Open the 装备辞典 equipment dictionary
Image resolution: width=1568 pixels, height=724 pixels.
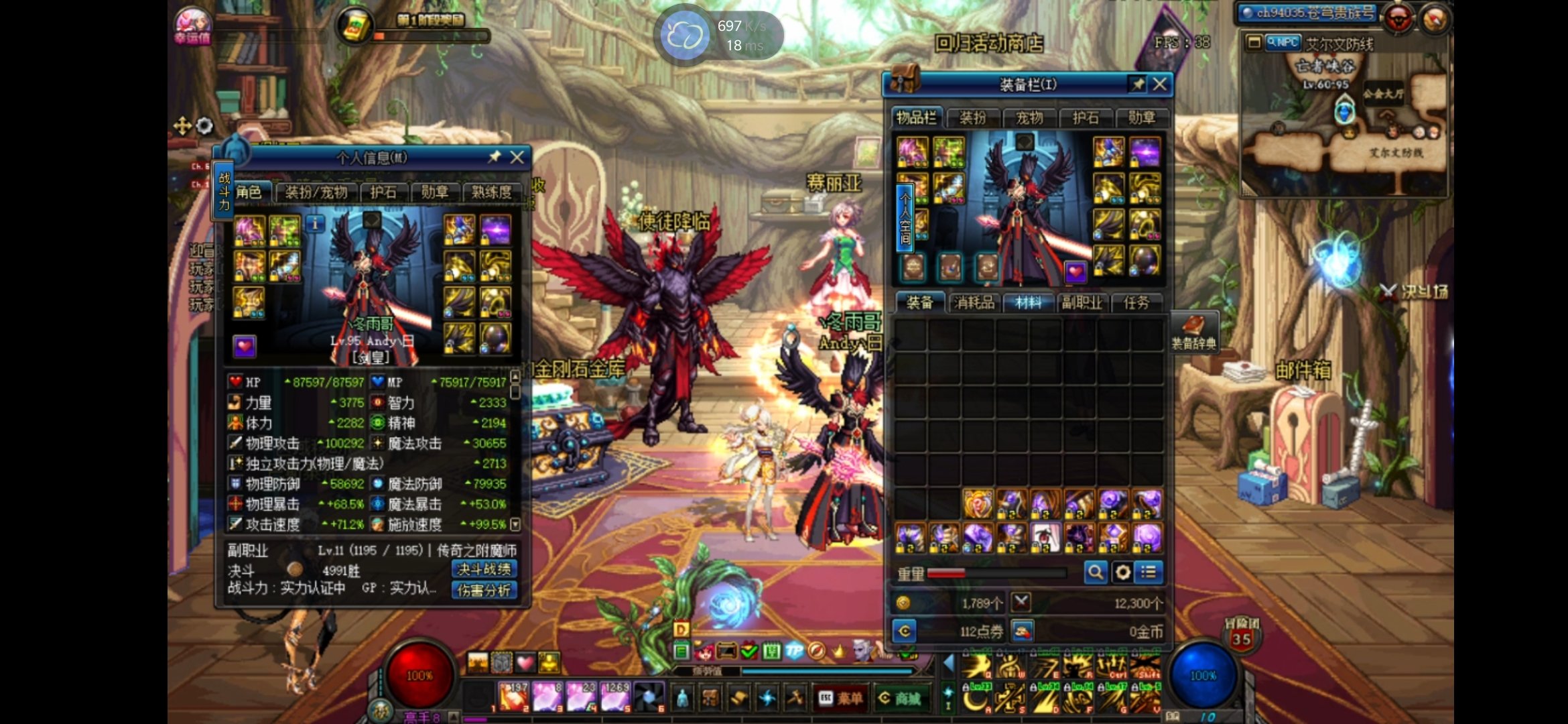click(1193, 331)
